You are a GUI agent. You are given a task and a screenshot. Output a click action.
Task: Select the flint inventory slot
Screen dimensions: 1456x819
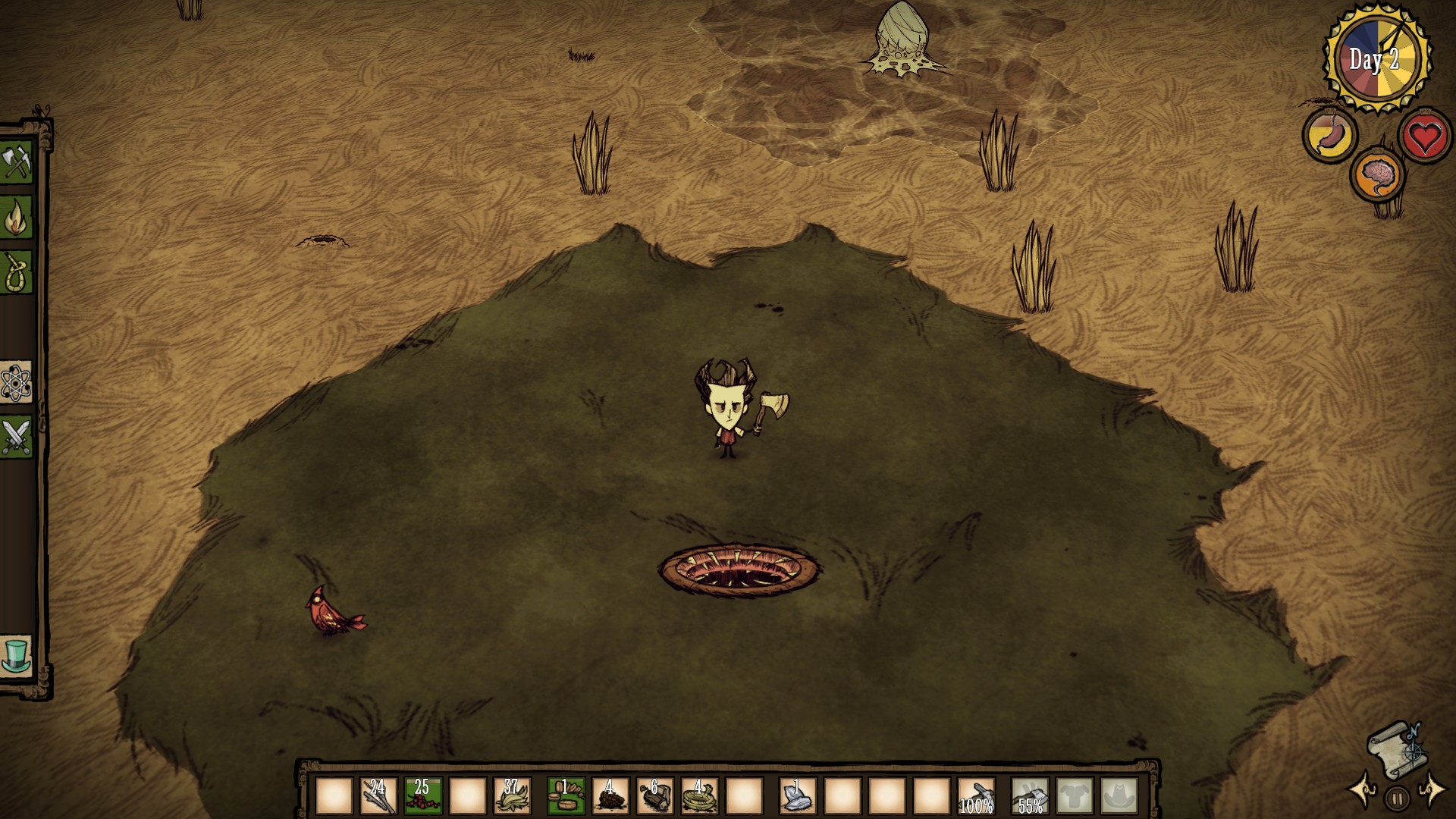798,796
